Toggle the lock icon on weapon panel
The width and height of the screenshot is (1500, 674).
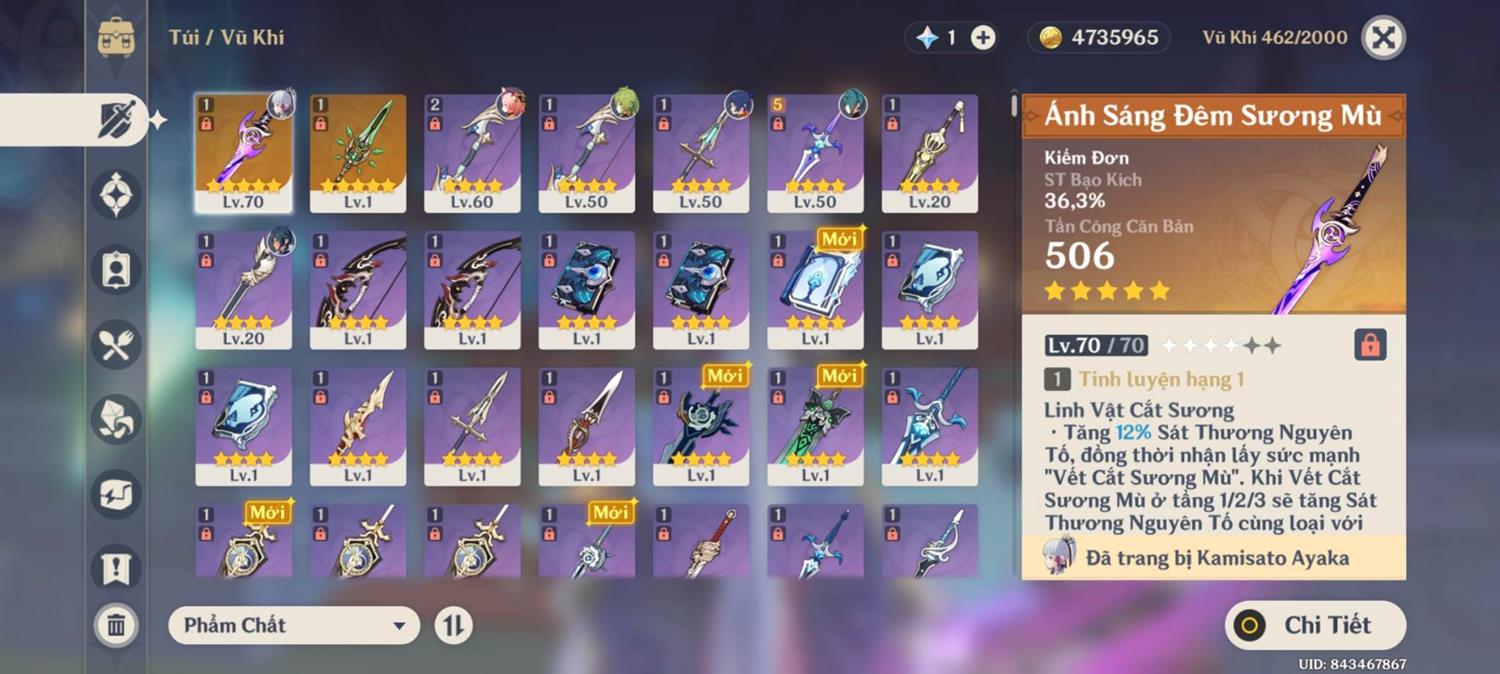(1370, 345)
